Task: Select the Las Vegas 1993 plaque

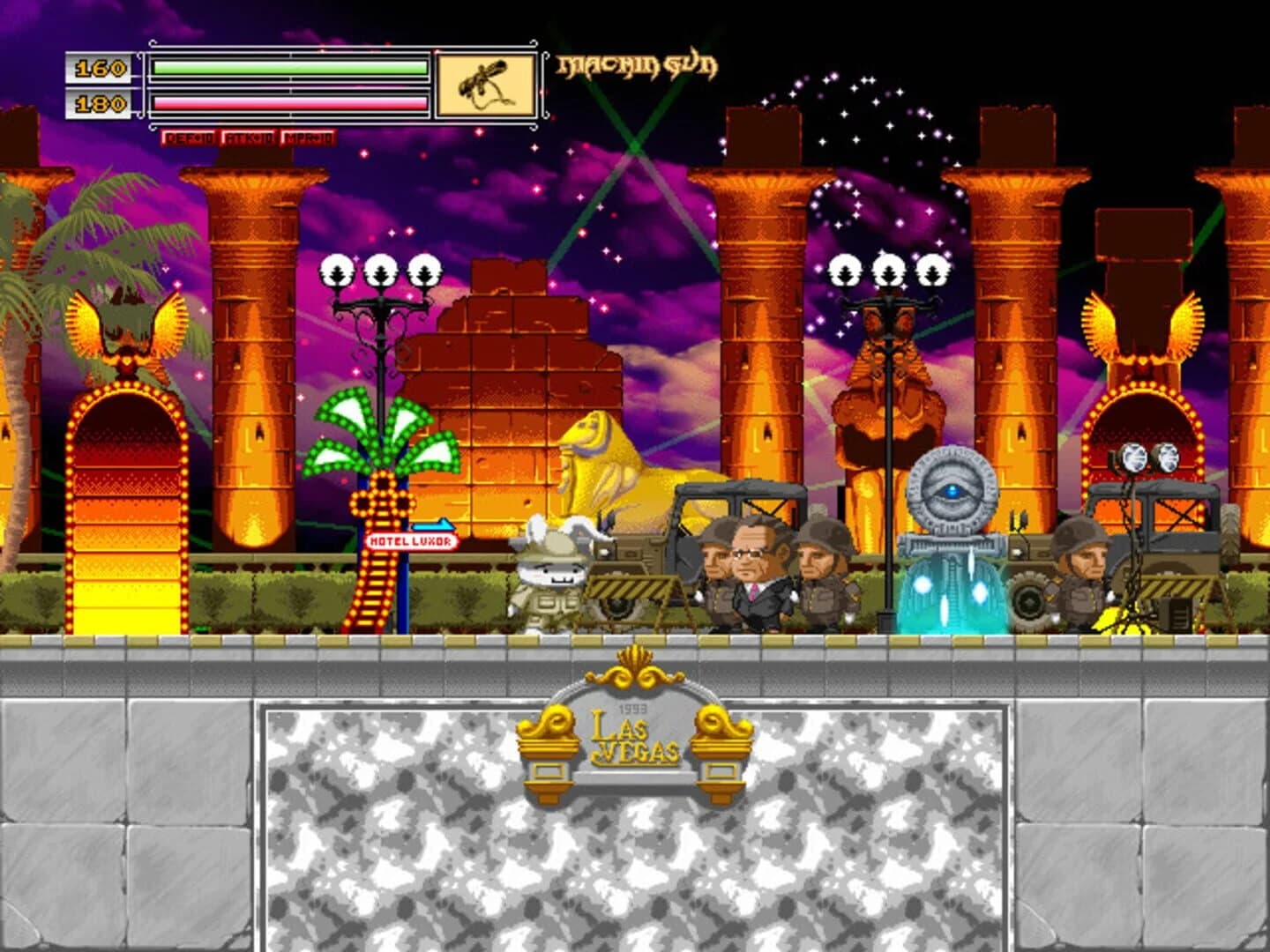Action: point(637,740)
